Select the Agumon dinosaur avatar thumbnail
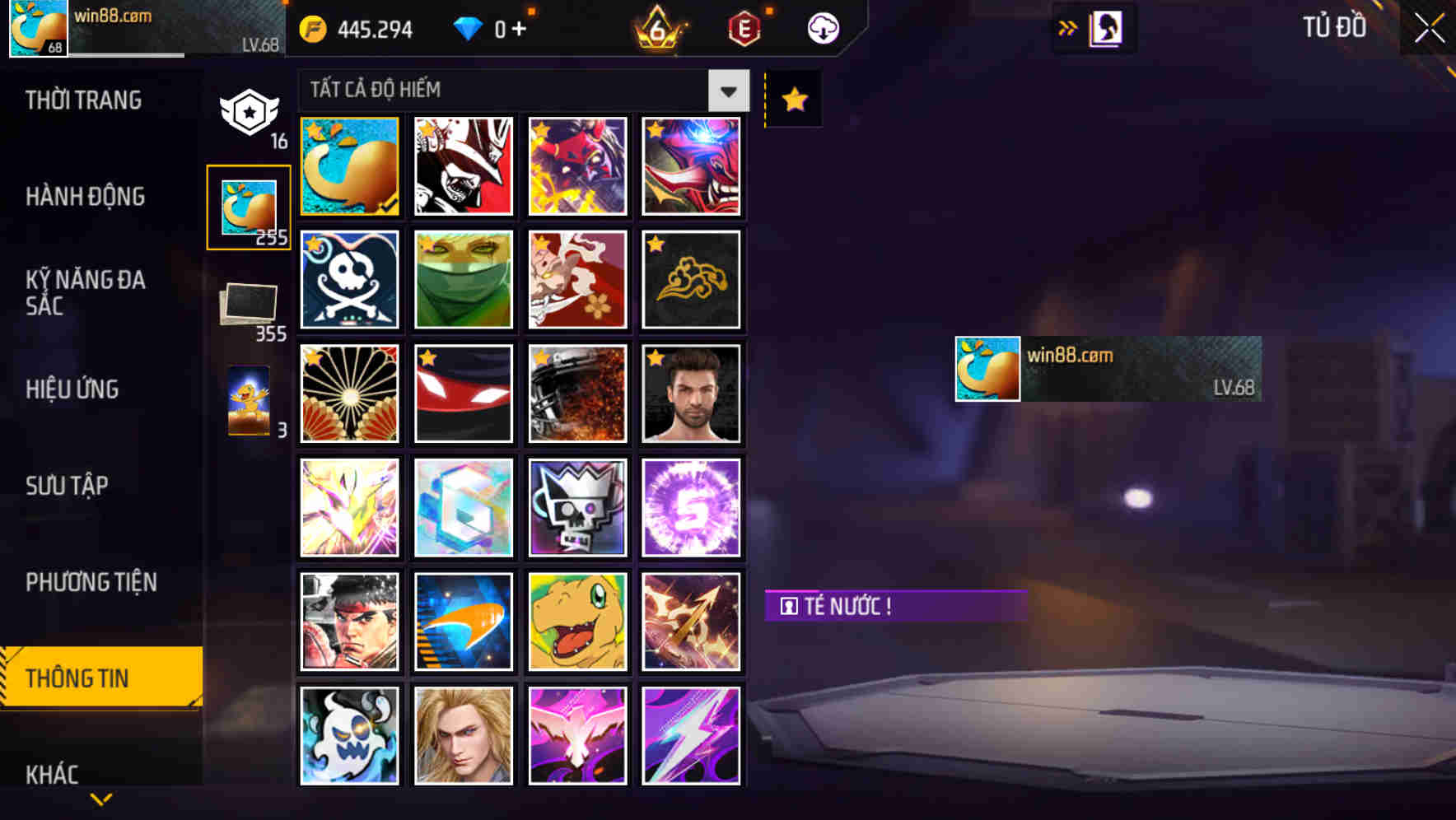Image resolution: width=1456 pixels, height=820 pixels. [577, 620]
